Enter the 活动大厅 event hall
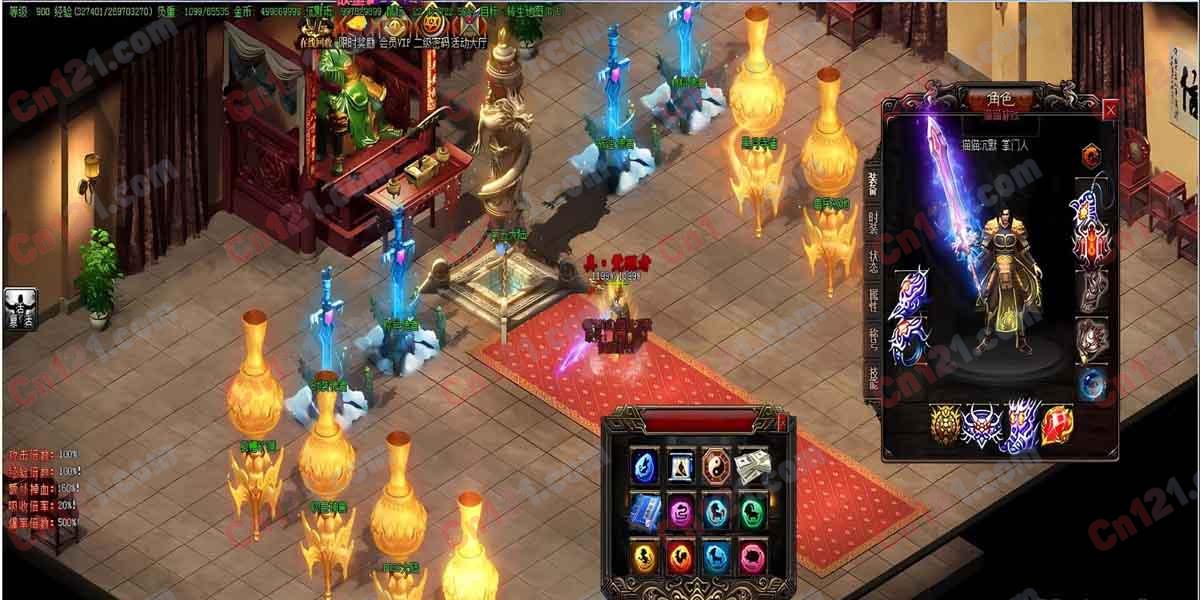1200x600 pixels. pyautogui.click(x=470, y=27)
